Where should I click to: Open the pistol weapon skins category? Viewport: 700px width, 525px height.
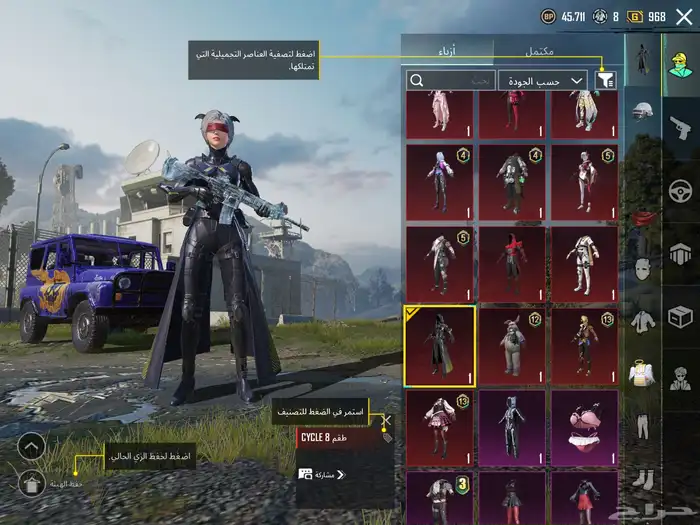pyautogui.click(x=680, y=126)
